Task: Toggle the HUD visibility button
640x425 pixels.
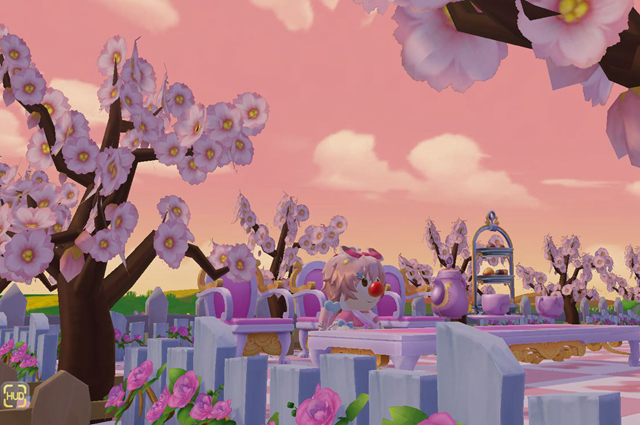Action: (14, 397)
